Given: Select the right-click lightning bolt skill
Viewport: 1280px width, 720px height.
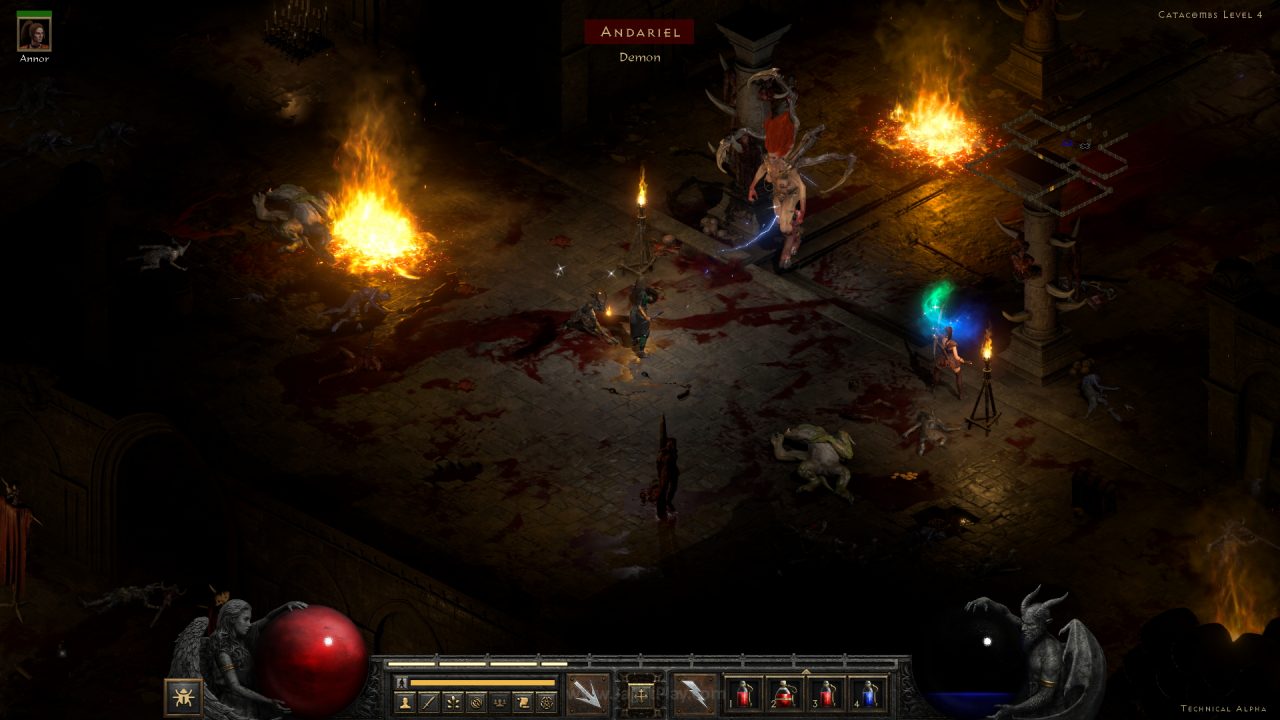Looking at the screenshot, I should (694, 693).
